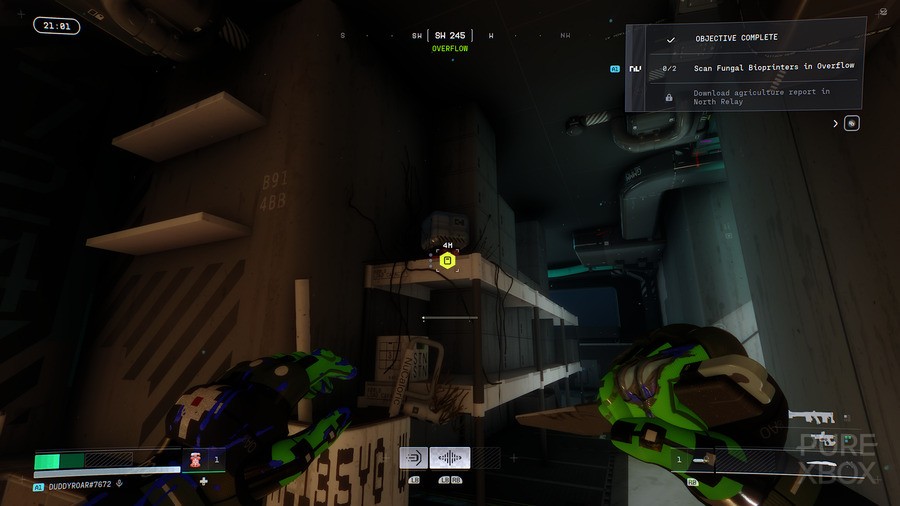Choose the second weapon in the loadout
The image size is (900, 506).
pyautogui.click(x=822, y=438)
